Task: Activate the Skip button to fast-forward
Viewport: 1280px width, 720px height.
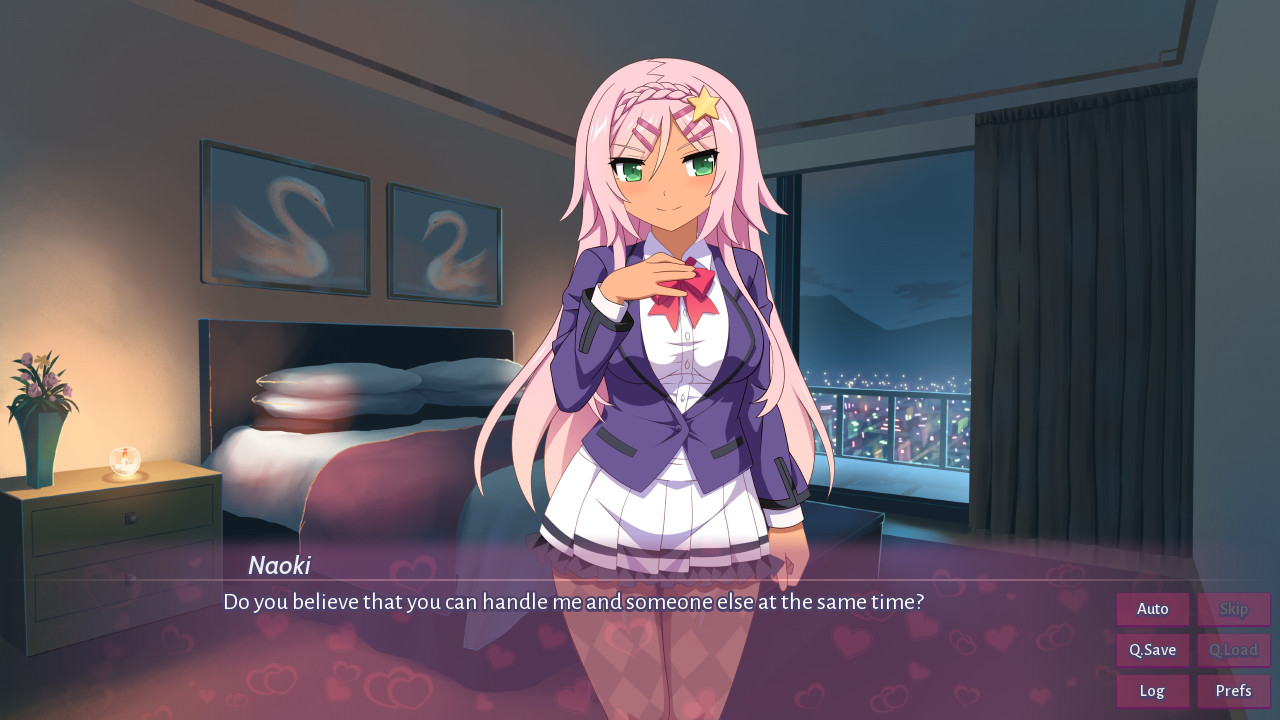Action: click(x=1233, y=608)
